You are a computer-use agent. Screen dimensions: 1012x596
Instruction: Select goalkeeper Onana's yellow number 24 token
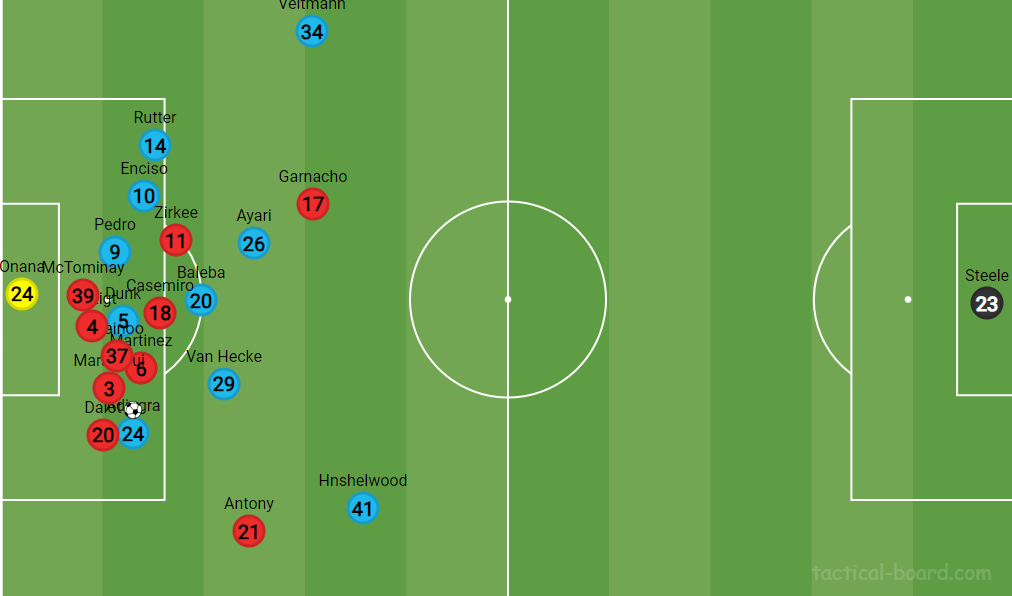tap(22, 294)
